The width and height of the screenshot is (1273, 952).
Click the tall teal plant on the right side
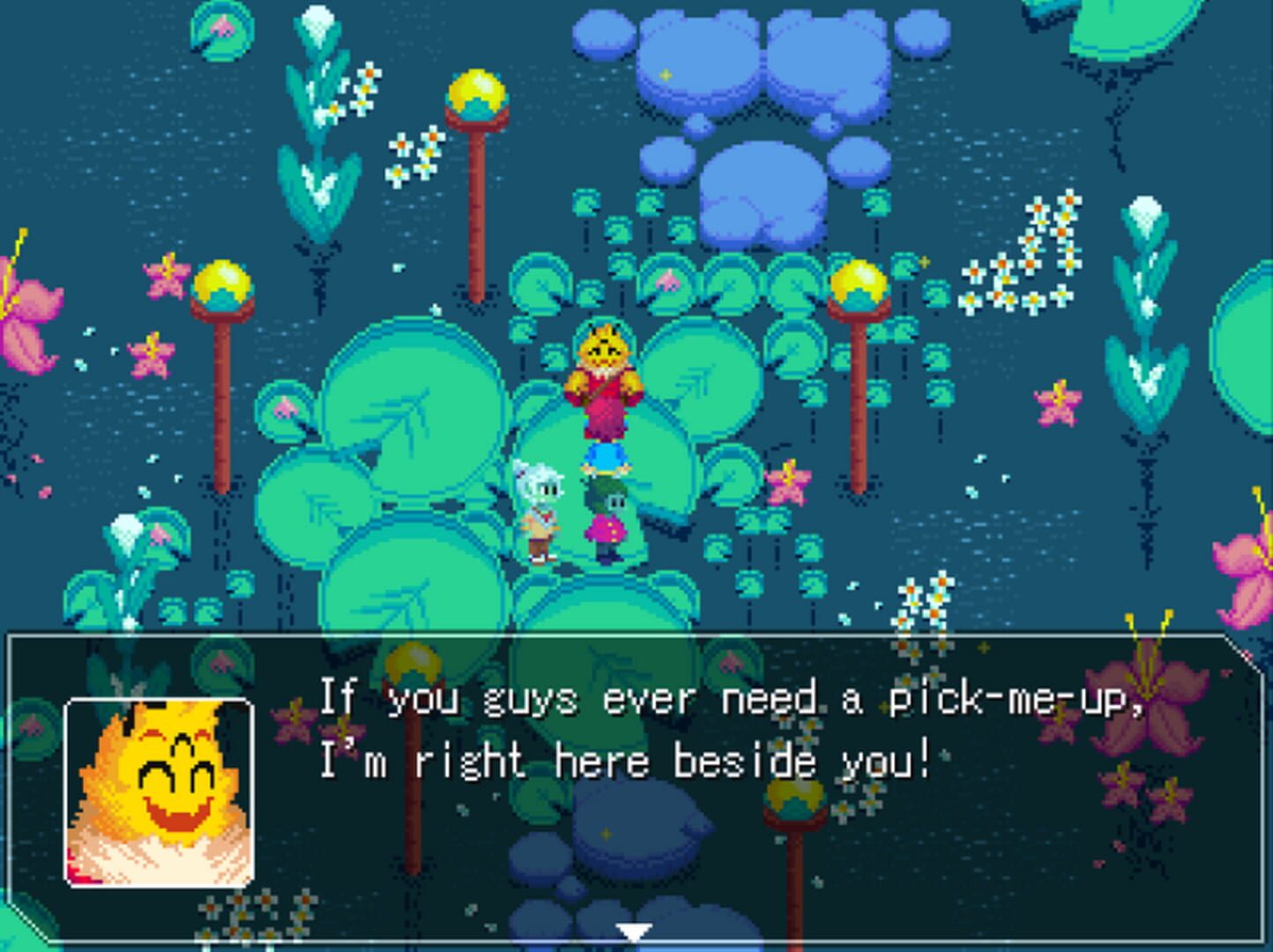coord(1146,291)
